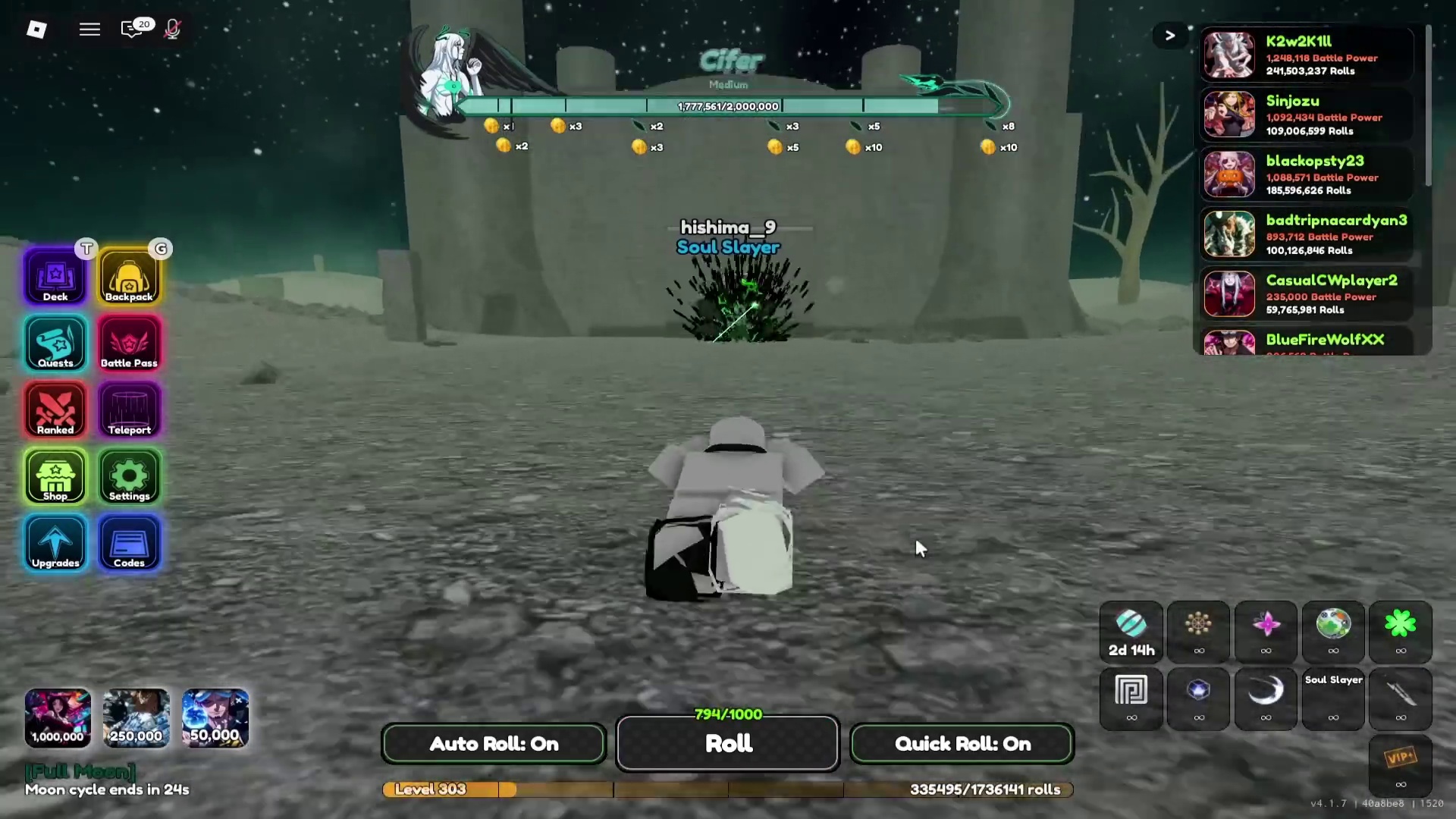The width and height of the screenshot is (1456, 819).
Task: View your Quests
Action: (54, 344)
